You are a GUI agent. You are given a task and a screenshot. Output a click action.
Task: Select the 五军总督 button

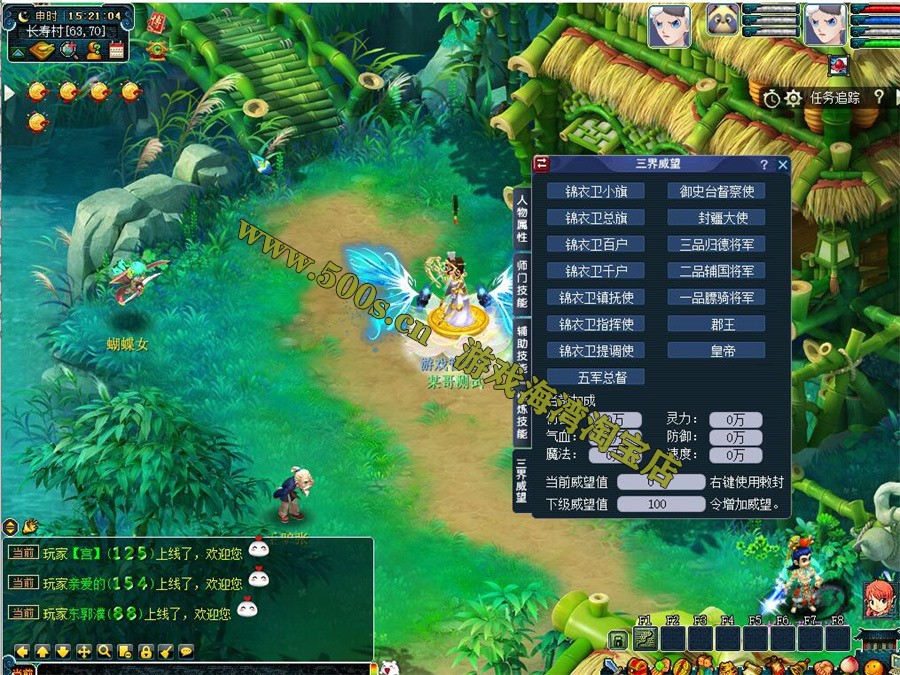coord(596,377)
